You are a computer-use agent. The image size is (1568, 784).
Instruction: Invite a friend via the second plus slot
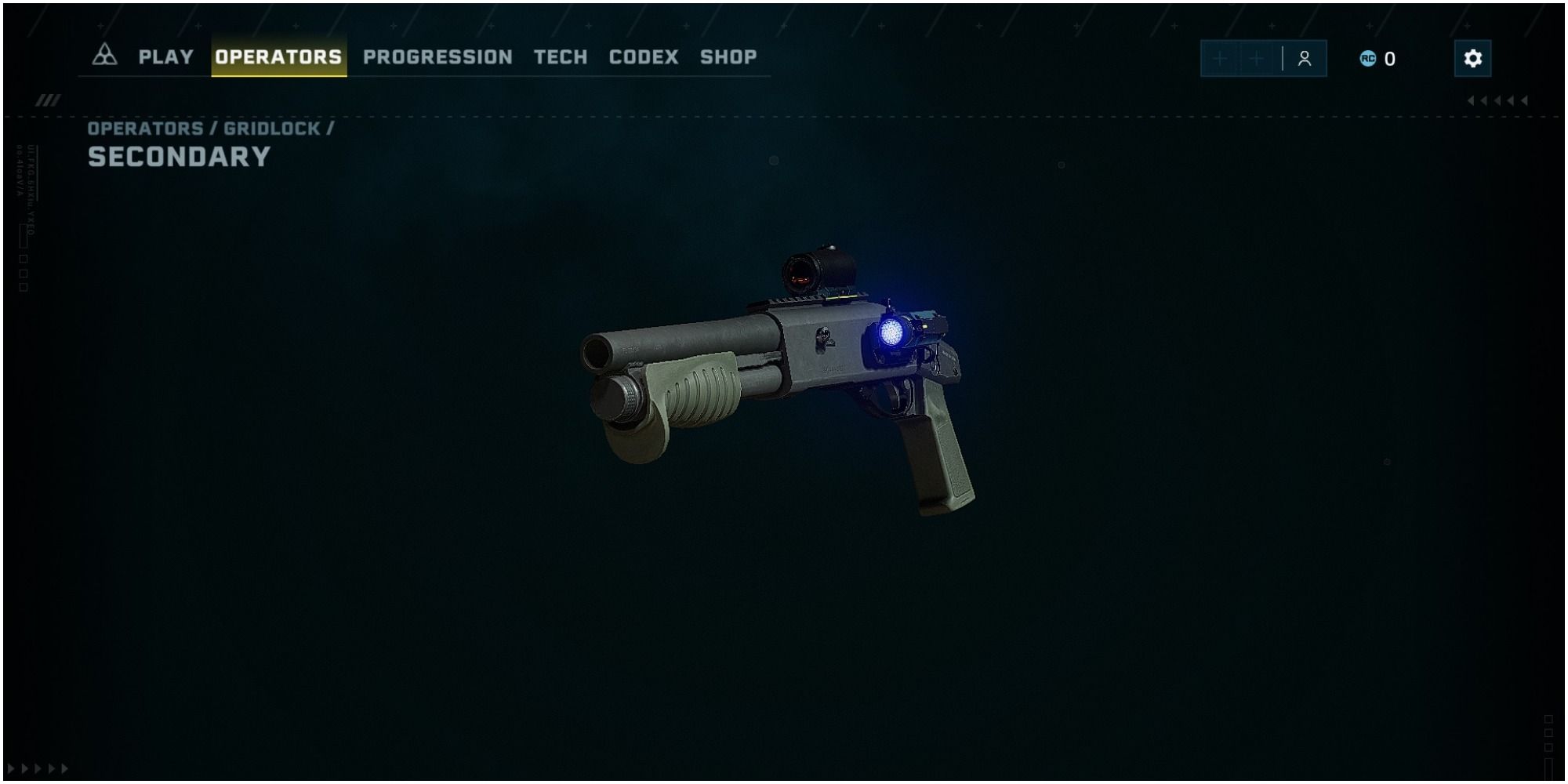point(1258,58)
